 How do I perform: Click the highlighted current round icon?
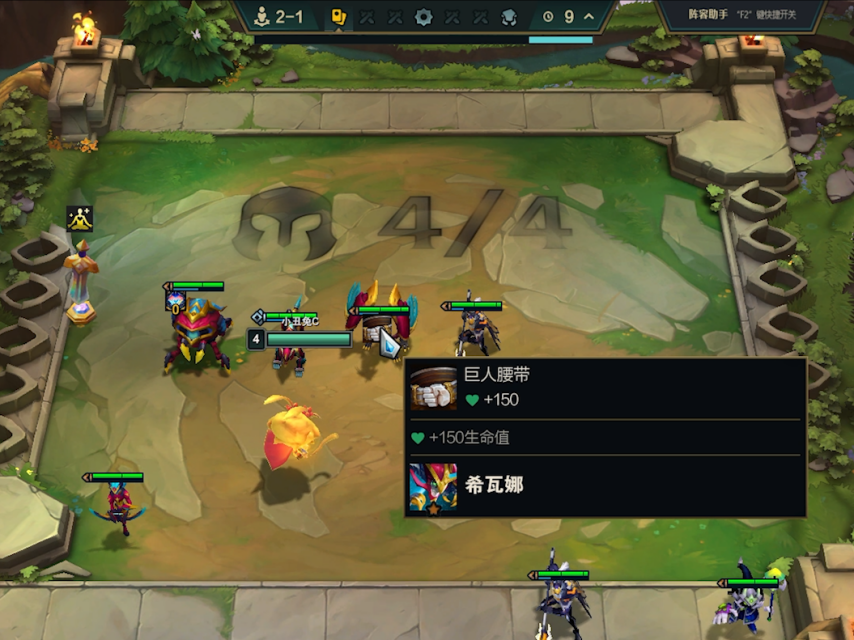[339, 17]
